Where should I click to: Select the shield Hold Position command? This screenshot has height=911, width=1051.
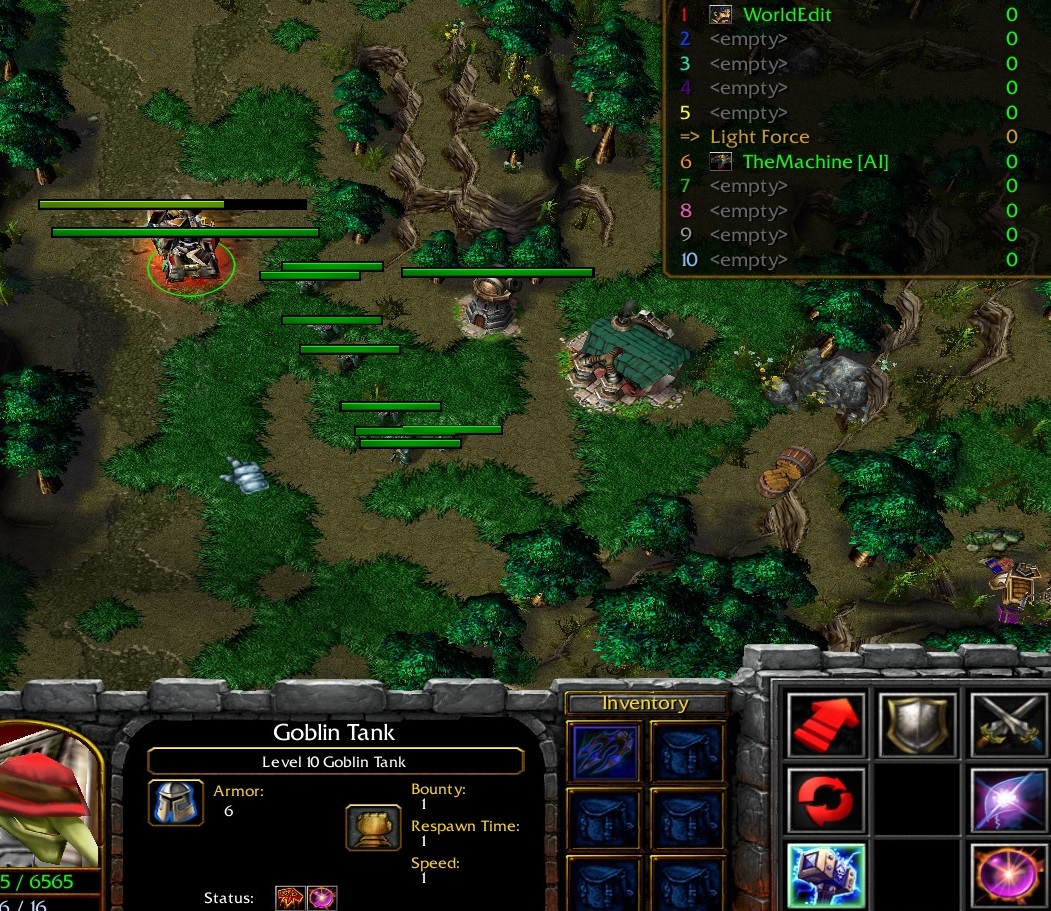tap(917, 724)
